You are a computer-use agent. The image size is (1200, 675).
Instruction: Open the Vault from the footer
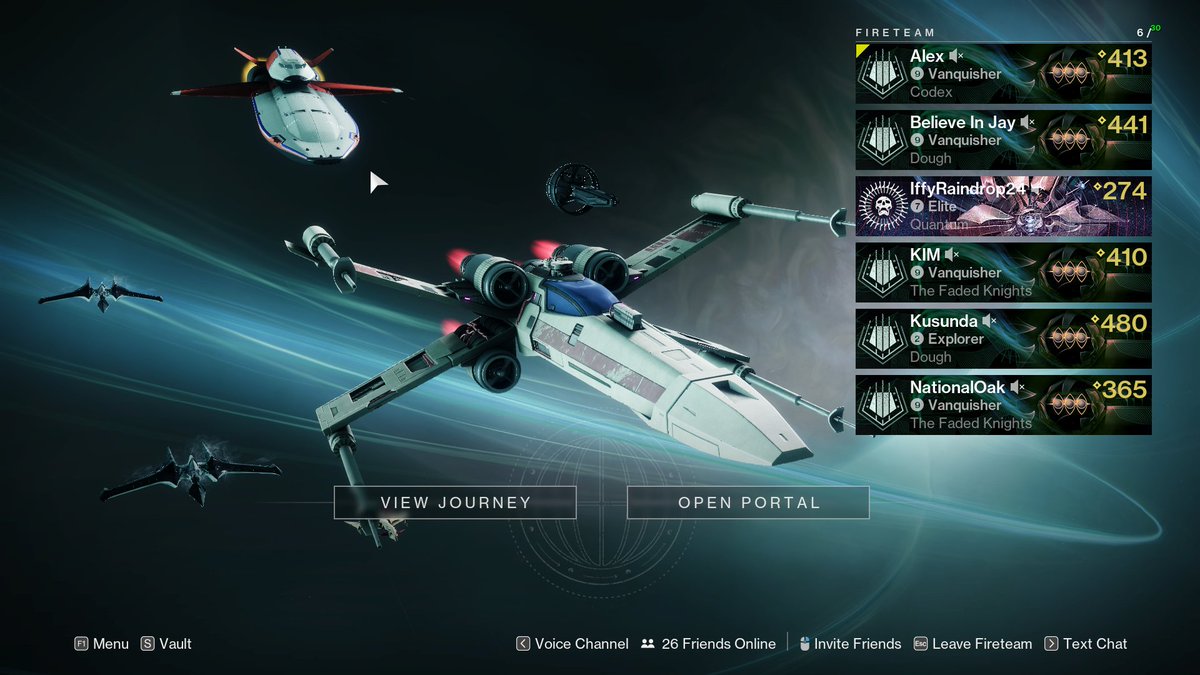pos(166,644)
